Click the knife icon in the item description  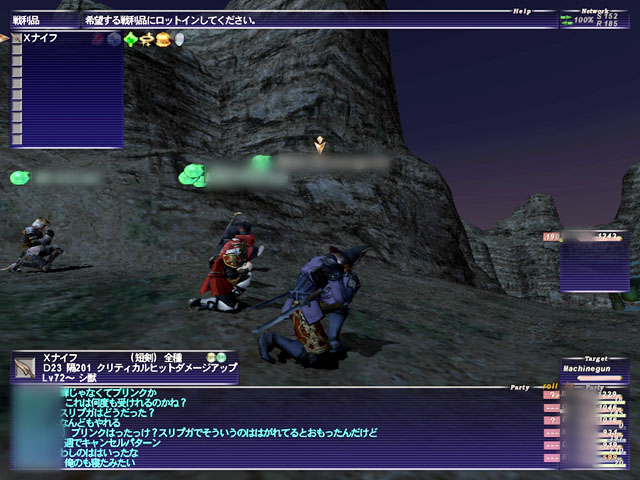26,367
